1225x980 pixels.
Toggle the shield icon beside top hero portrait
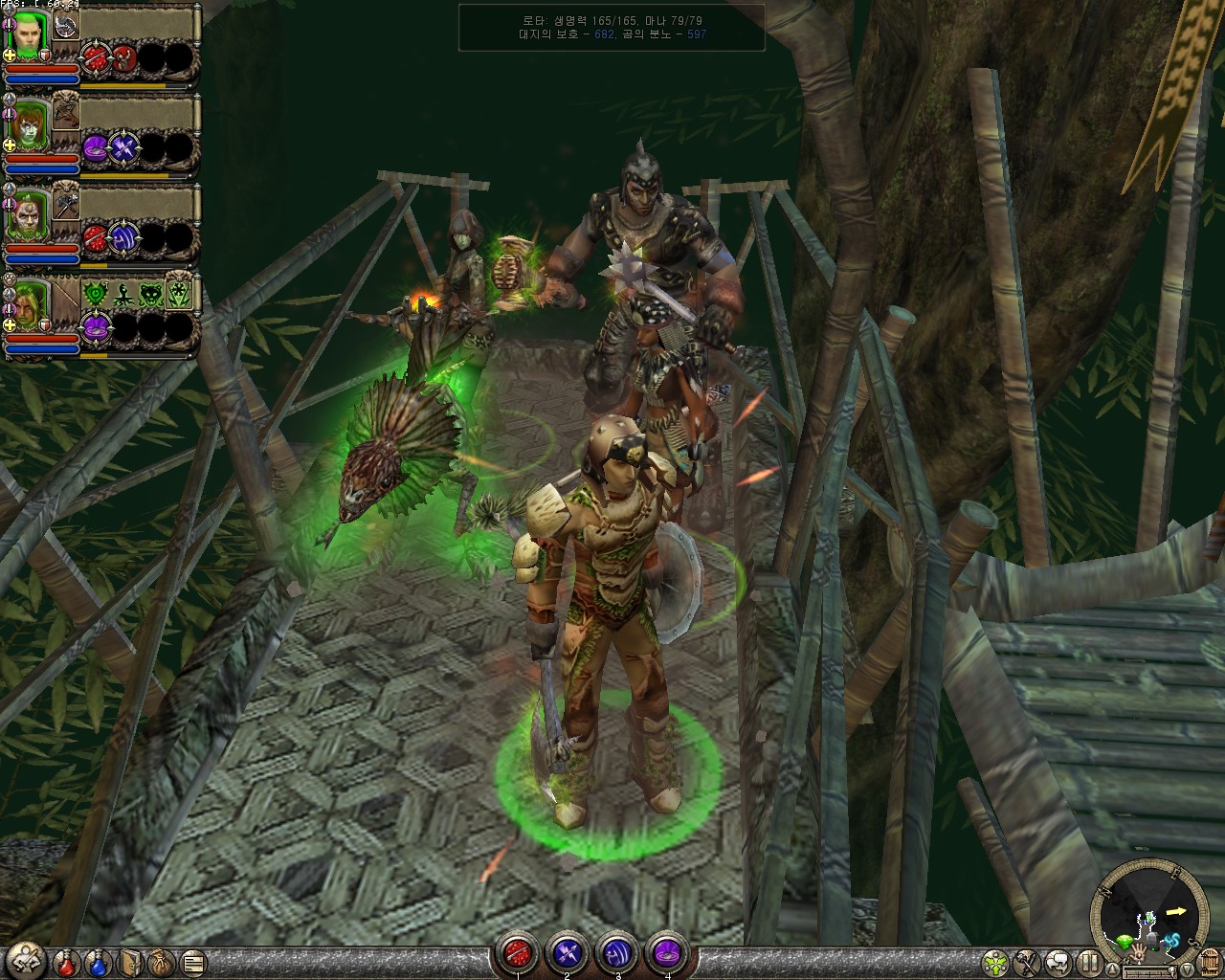(x=44, y=56)
